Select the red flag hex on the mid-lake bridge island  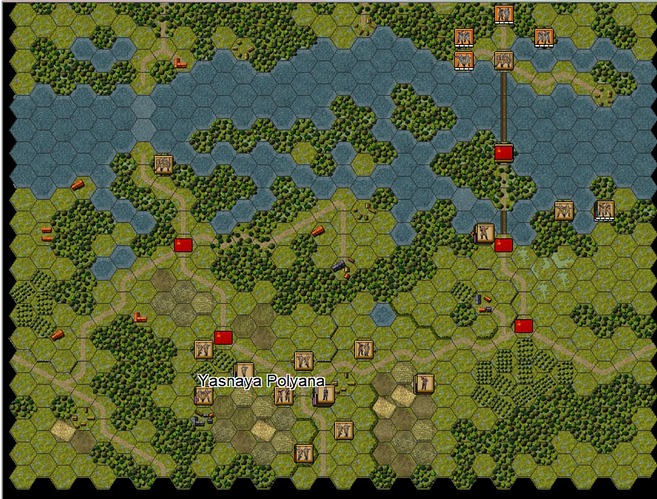[503, 152]
